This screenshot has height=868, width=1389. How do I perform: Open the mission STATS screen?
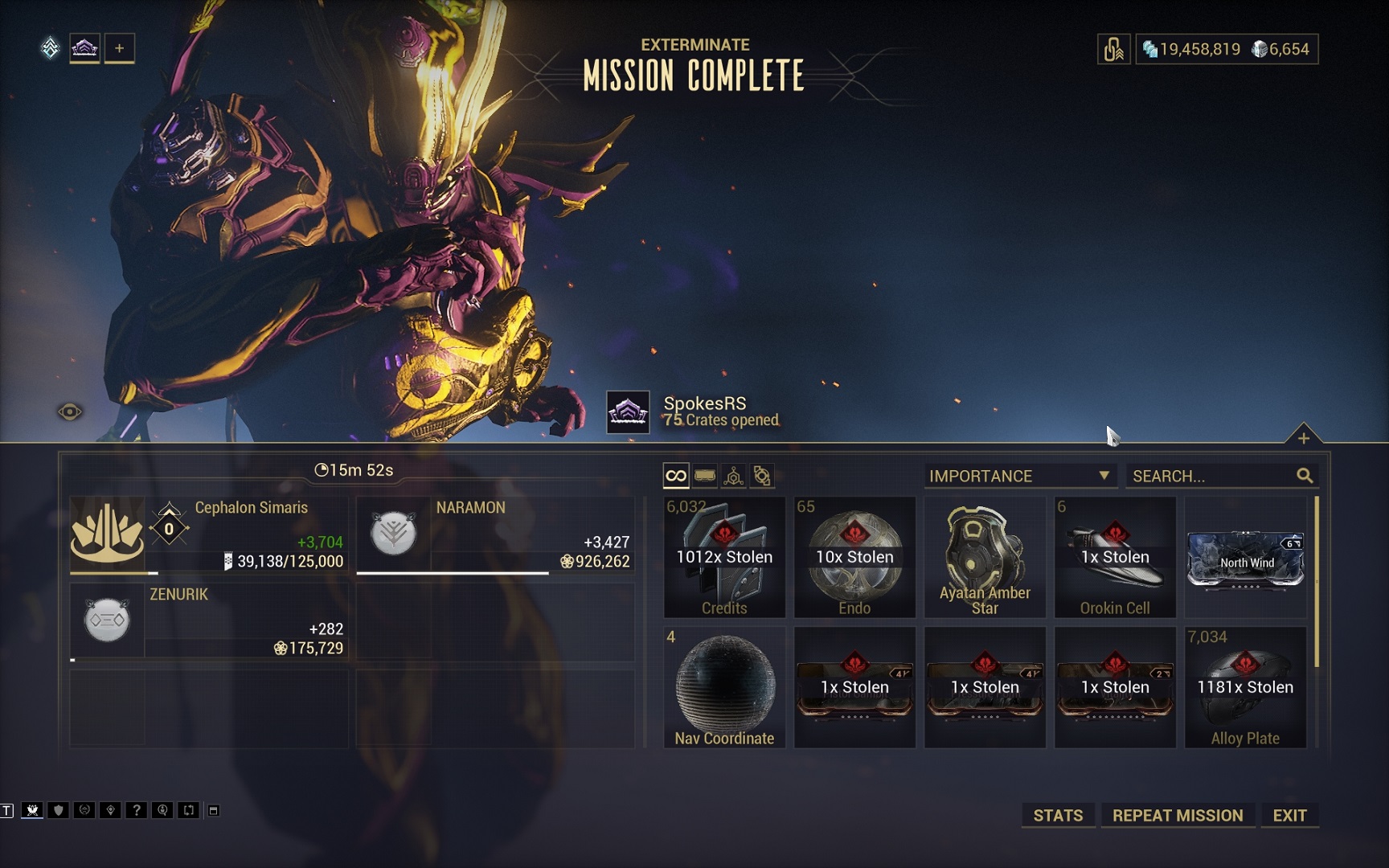pos(1057,815)
